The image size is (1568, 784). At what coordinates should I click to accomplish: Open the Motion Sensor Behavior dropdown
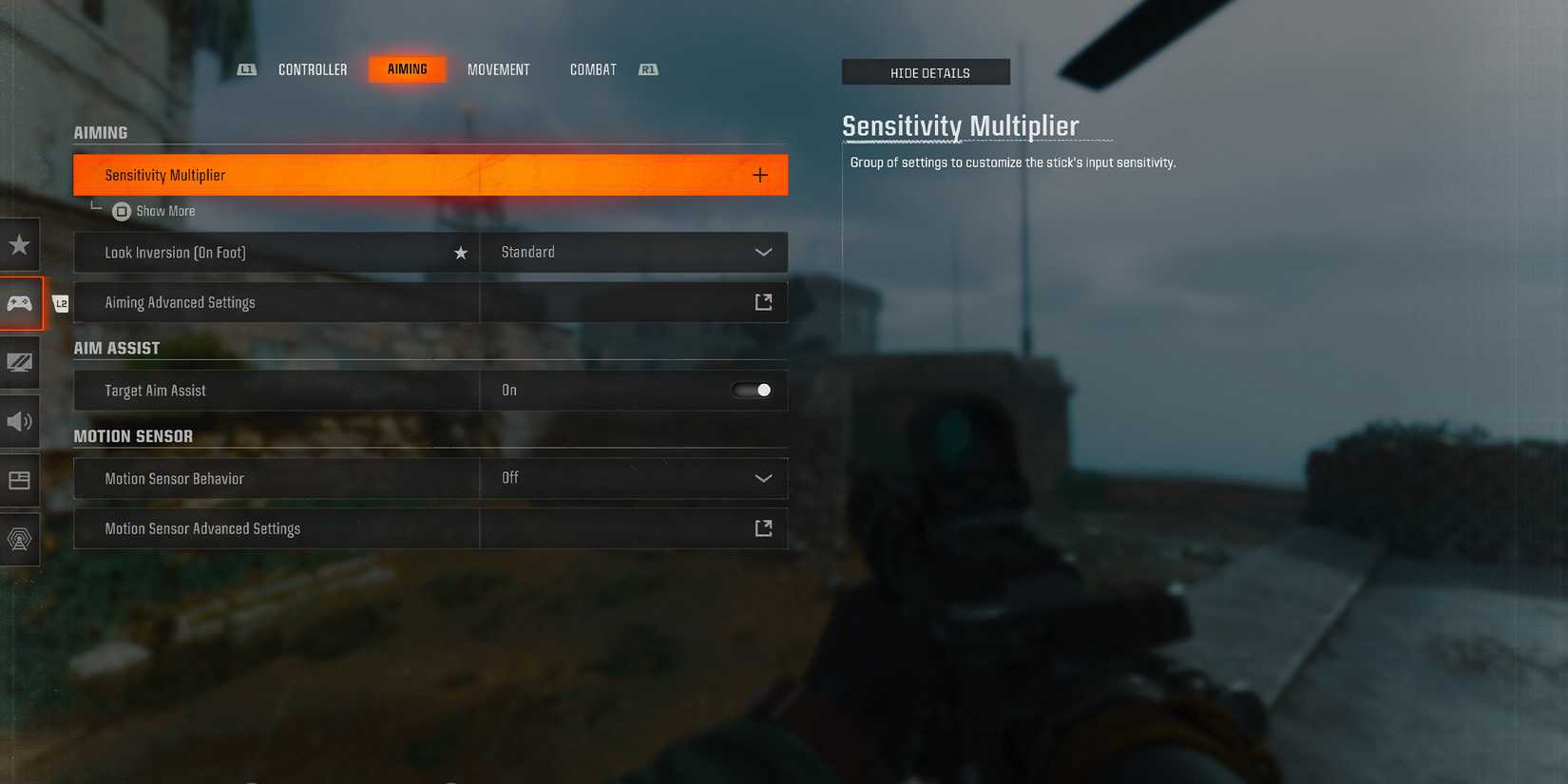click(x=763, y=478)
